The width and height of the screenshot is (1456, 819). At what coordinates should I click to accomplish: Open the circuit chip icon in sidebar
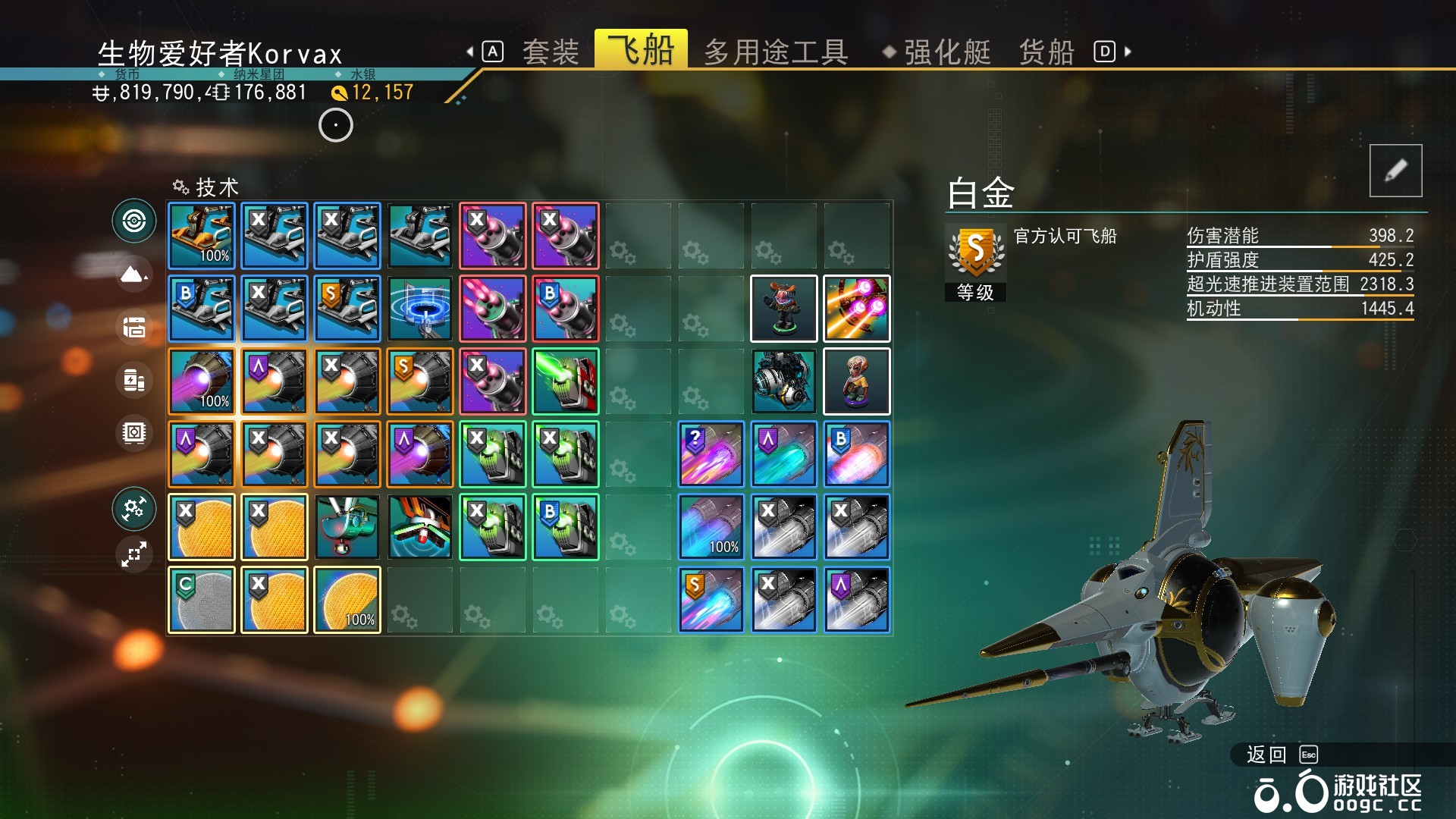pos(134,433)
